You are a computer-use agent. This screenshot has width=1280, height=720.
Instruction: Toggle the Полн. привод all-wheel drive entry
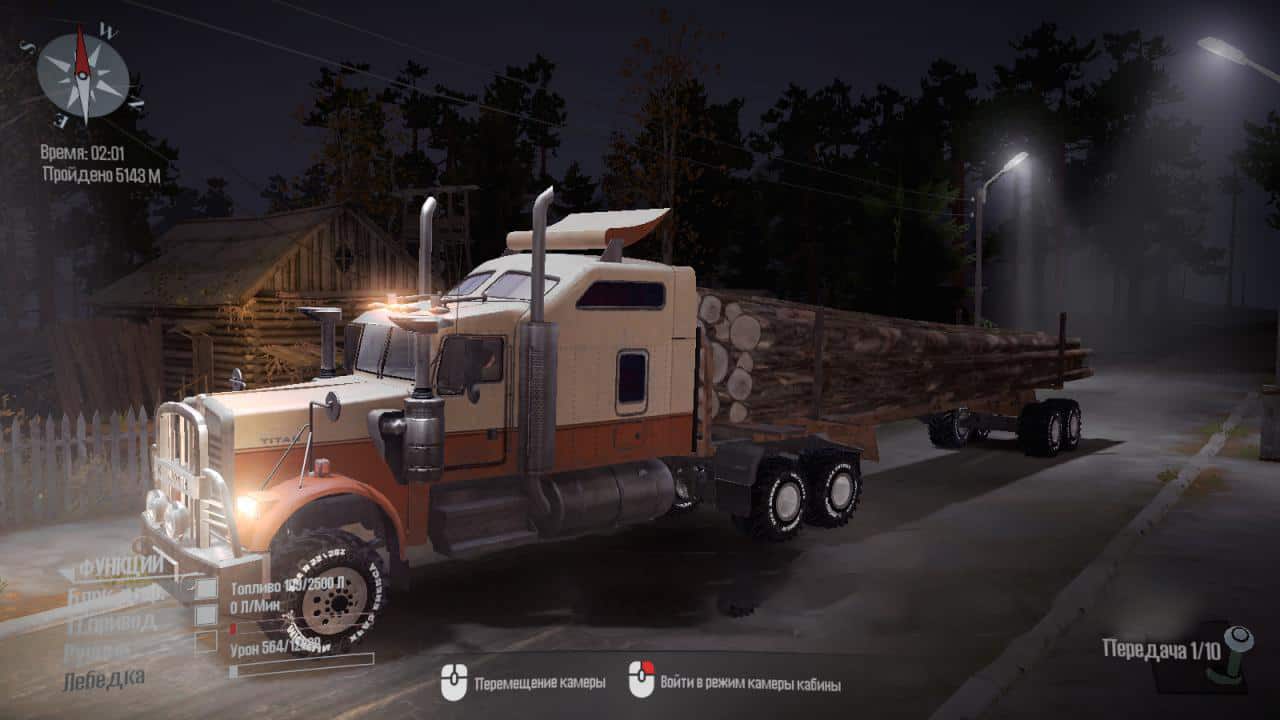(110, 622)
